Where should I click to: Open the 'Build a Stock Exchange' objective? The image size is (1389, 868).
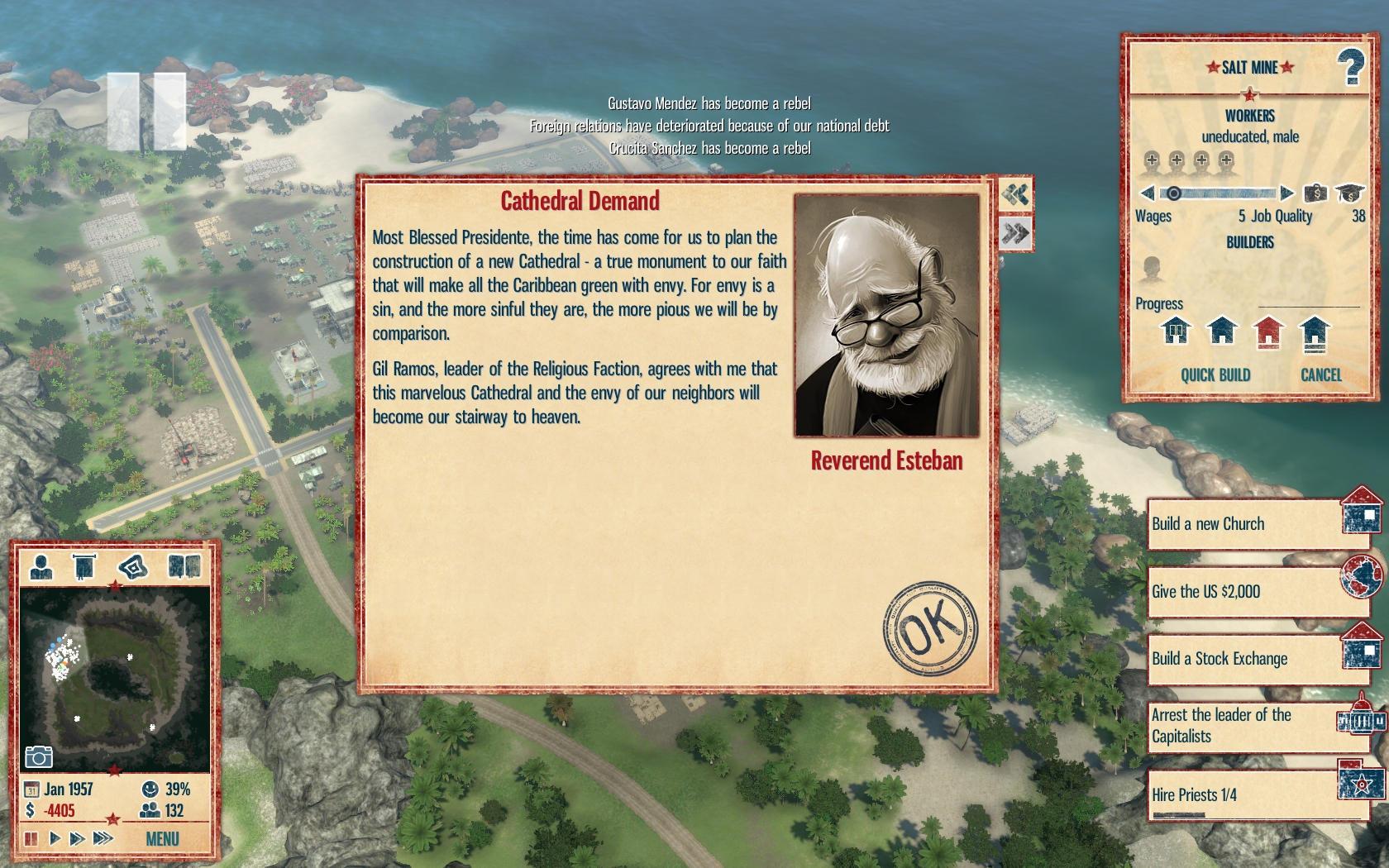pyautogui.click(x=1244, y=659)
